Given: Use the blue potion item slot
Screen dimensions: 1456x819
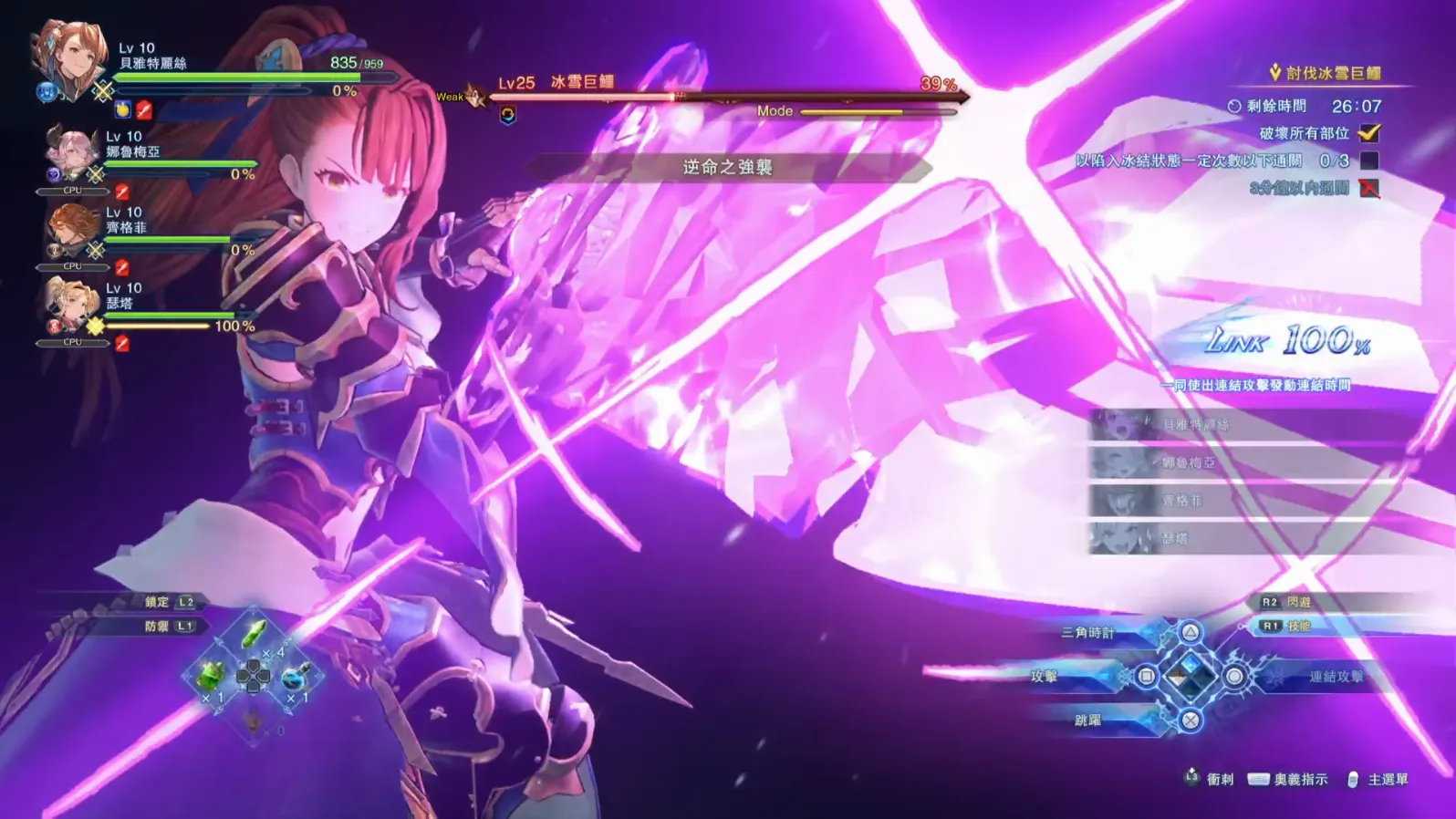Looking at the screenshot, I should click(x=296, y=677).
